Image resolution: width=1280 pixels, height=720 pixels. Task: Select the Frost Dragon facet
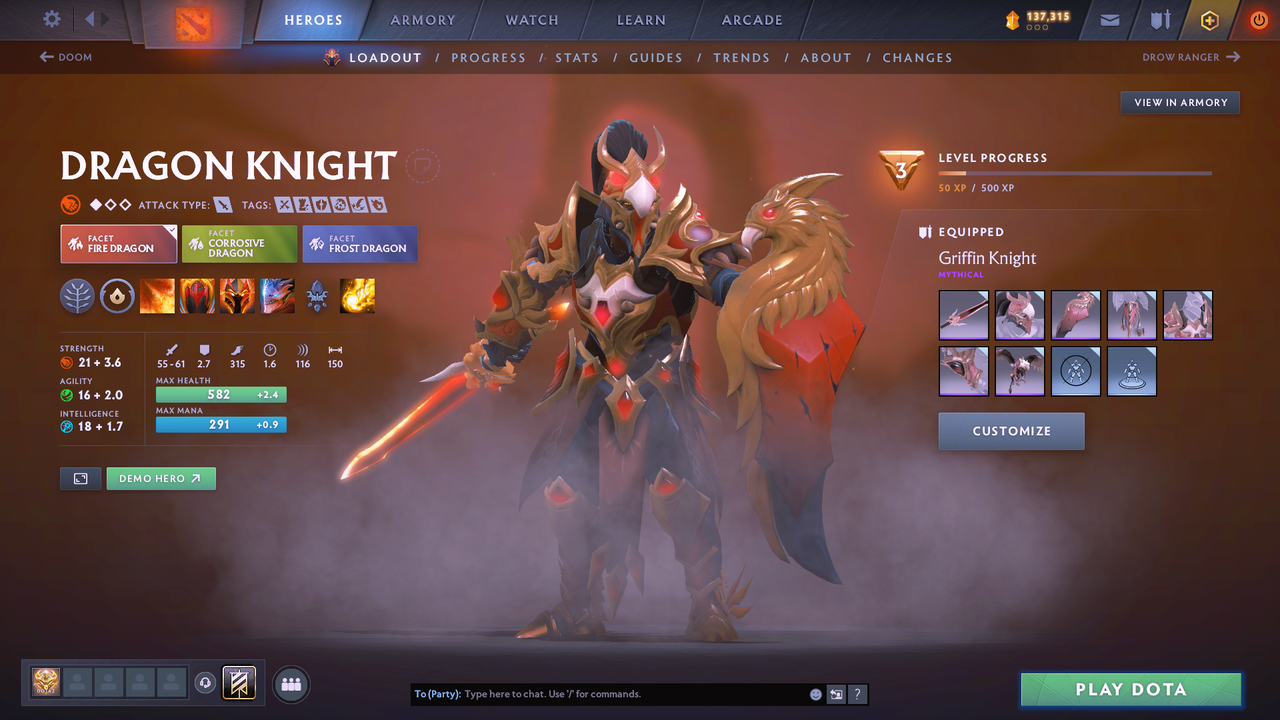pos(359,243)
